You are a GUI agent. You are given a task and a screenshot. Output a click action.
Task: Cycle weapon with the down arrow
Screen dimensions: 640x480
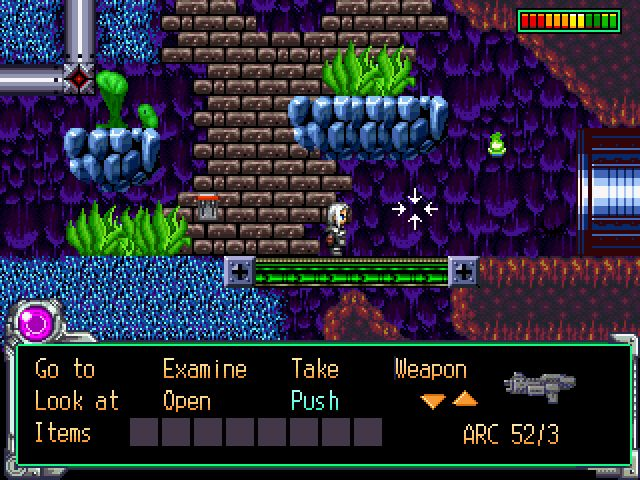tap(433, 401)
